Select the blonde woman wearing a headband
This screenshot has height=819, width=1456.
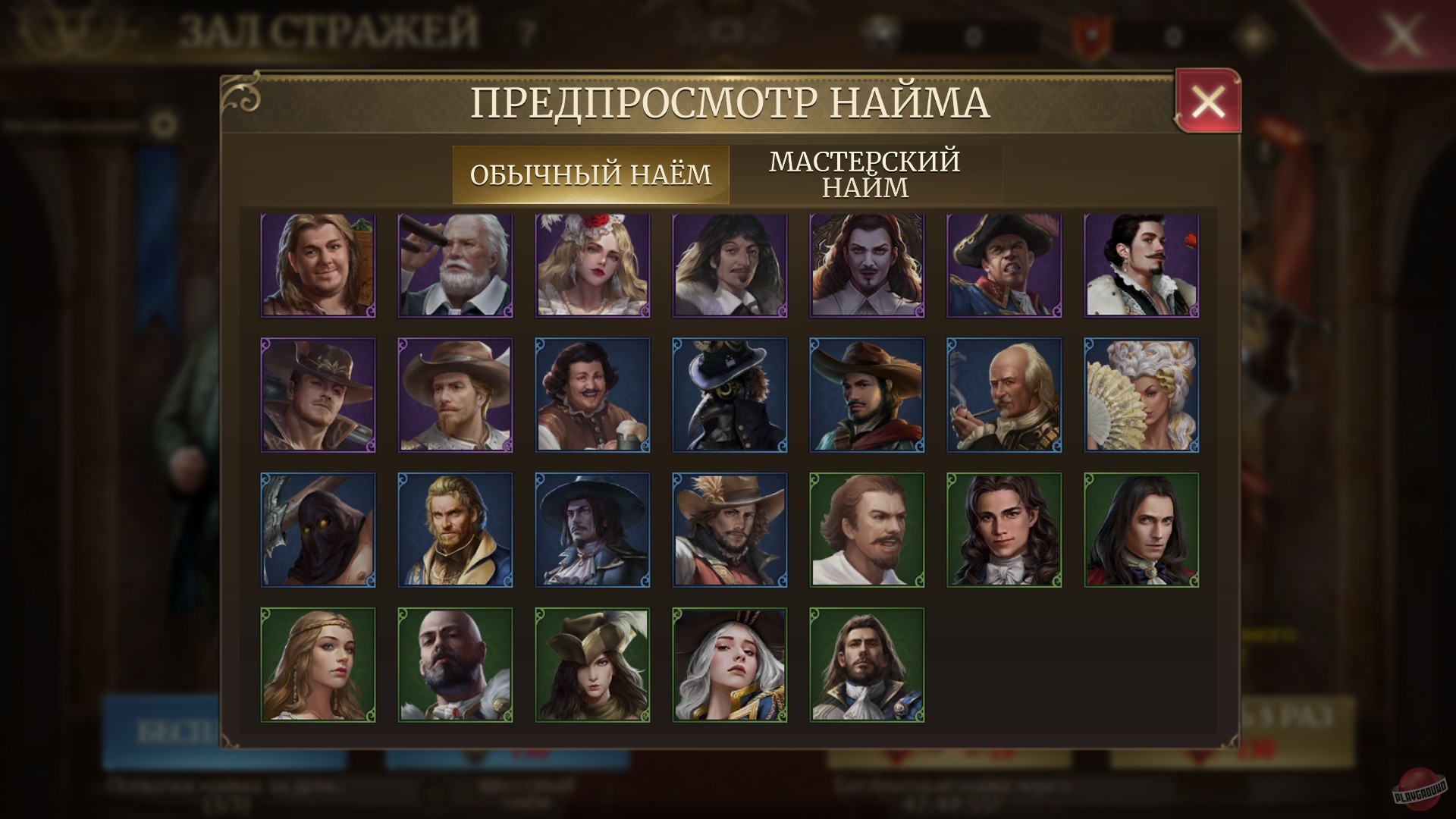click(x=317, y=664)
